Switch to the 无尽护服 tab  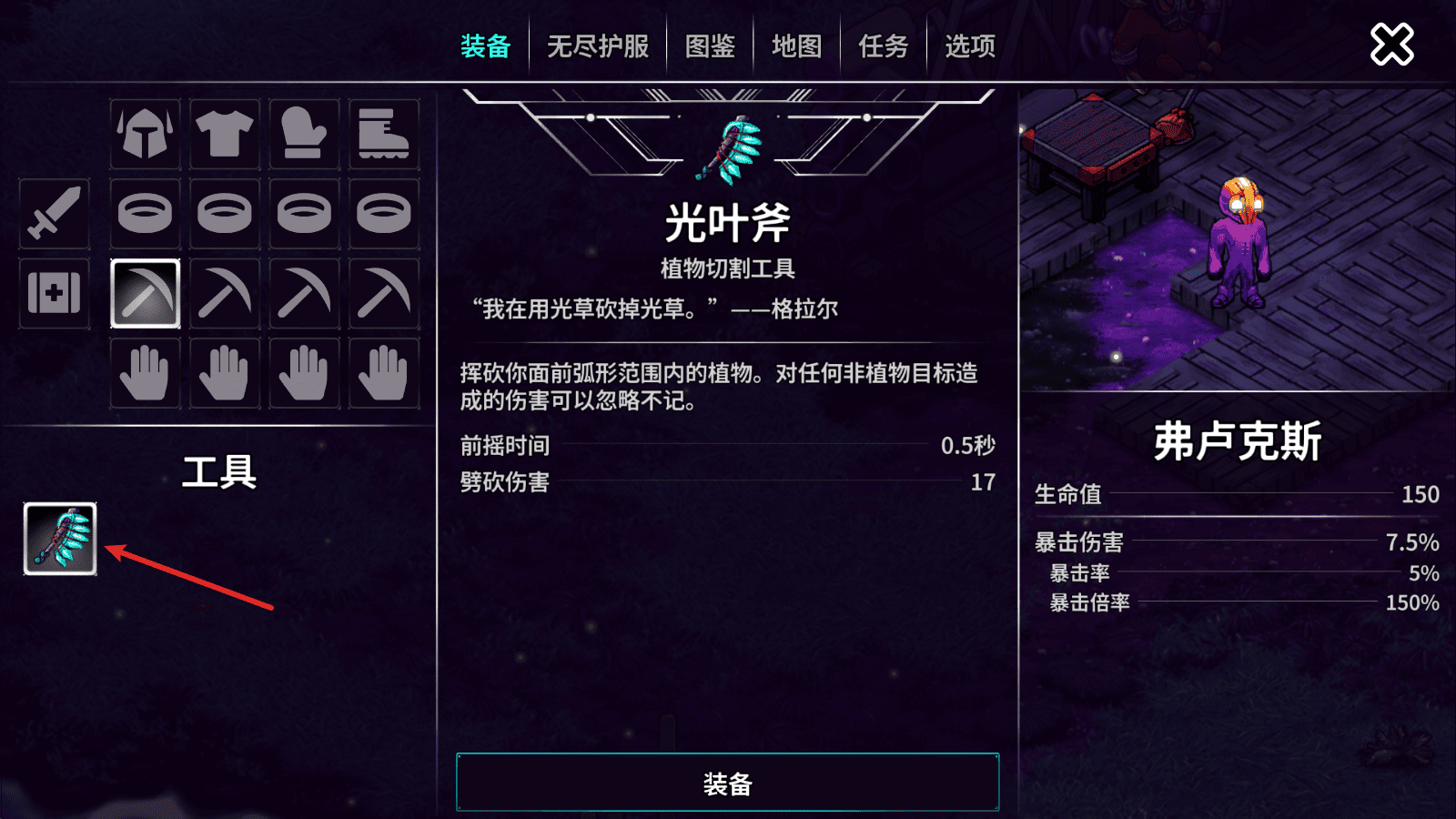point(600,45)
